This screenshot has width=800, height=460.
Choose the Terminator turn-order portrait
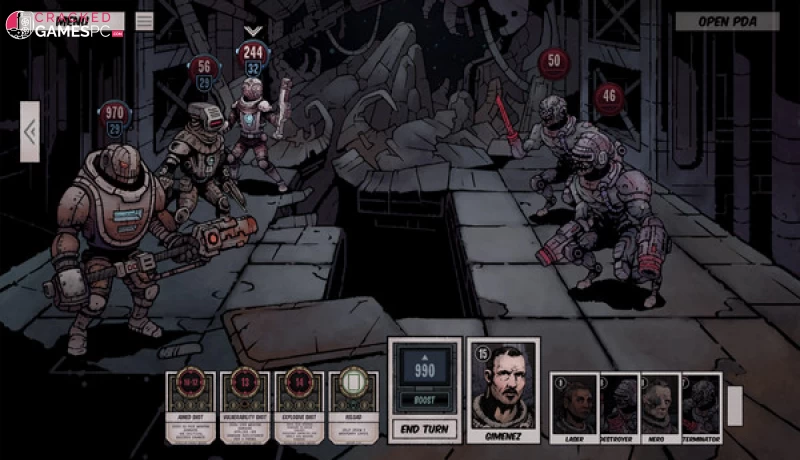pyautogui.click(x=701, y=405)
